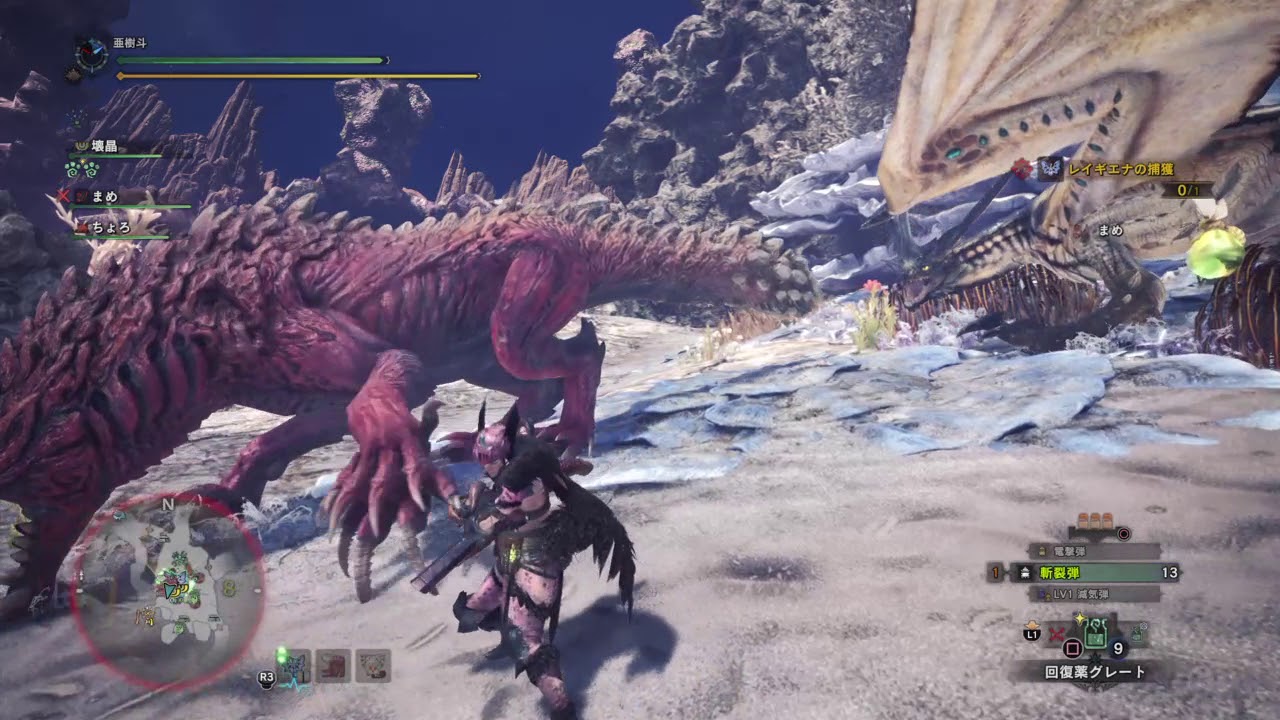1280x720 pixels.
Task: Choose the 電撃弾 ammo type
Action: pyautogui.click(x=1094, y=551)
